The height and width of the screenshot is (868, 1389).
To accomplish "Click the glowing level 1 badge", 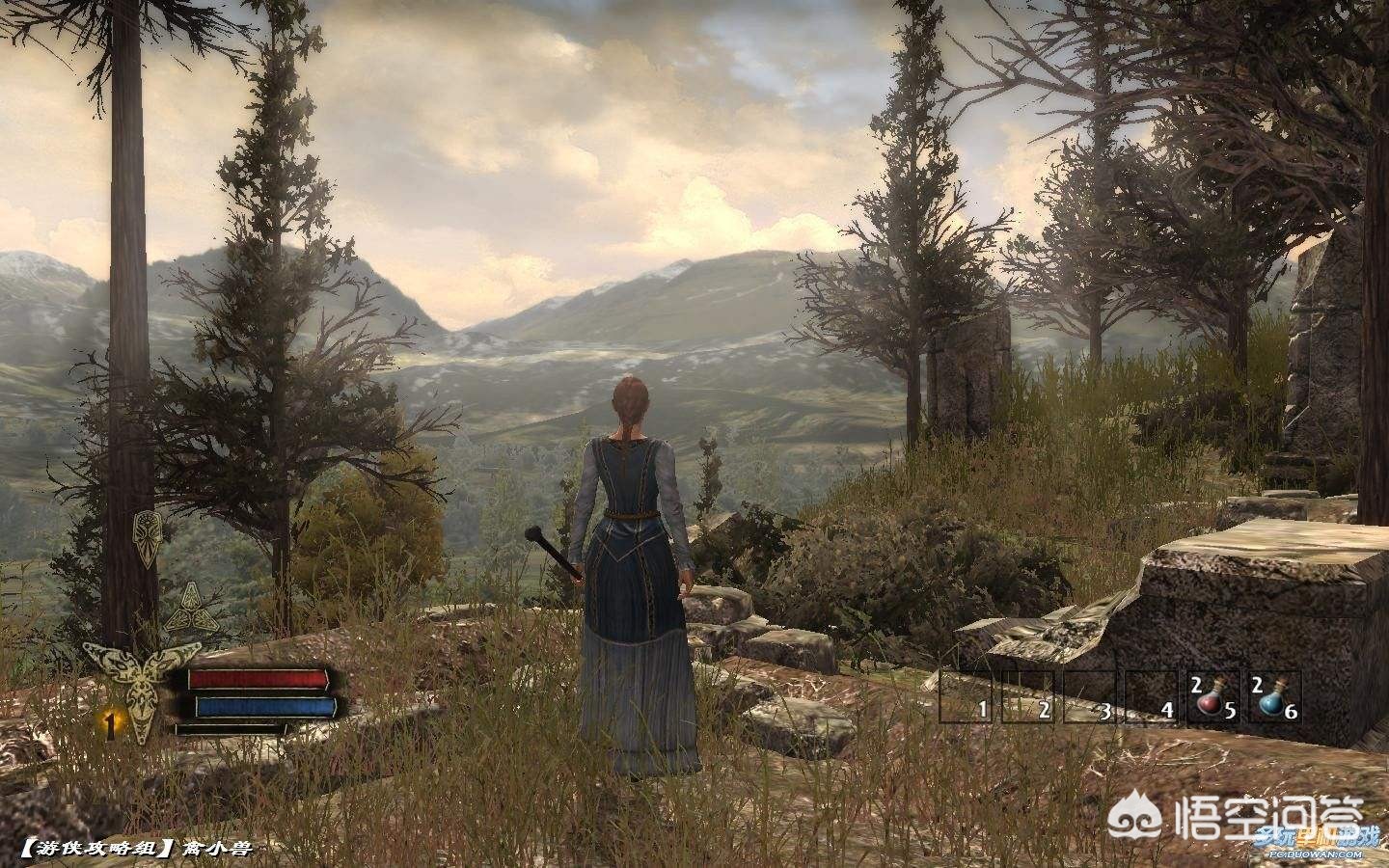I will coord(111,723).
